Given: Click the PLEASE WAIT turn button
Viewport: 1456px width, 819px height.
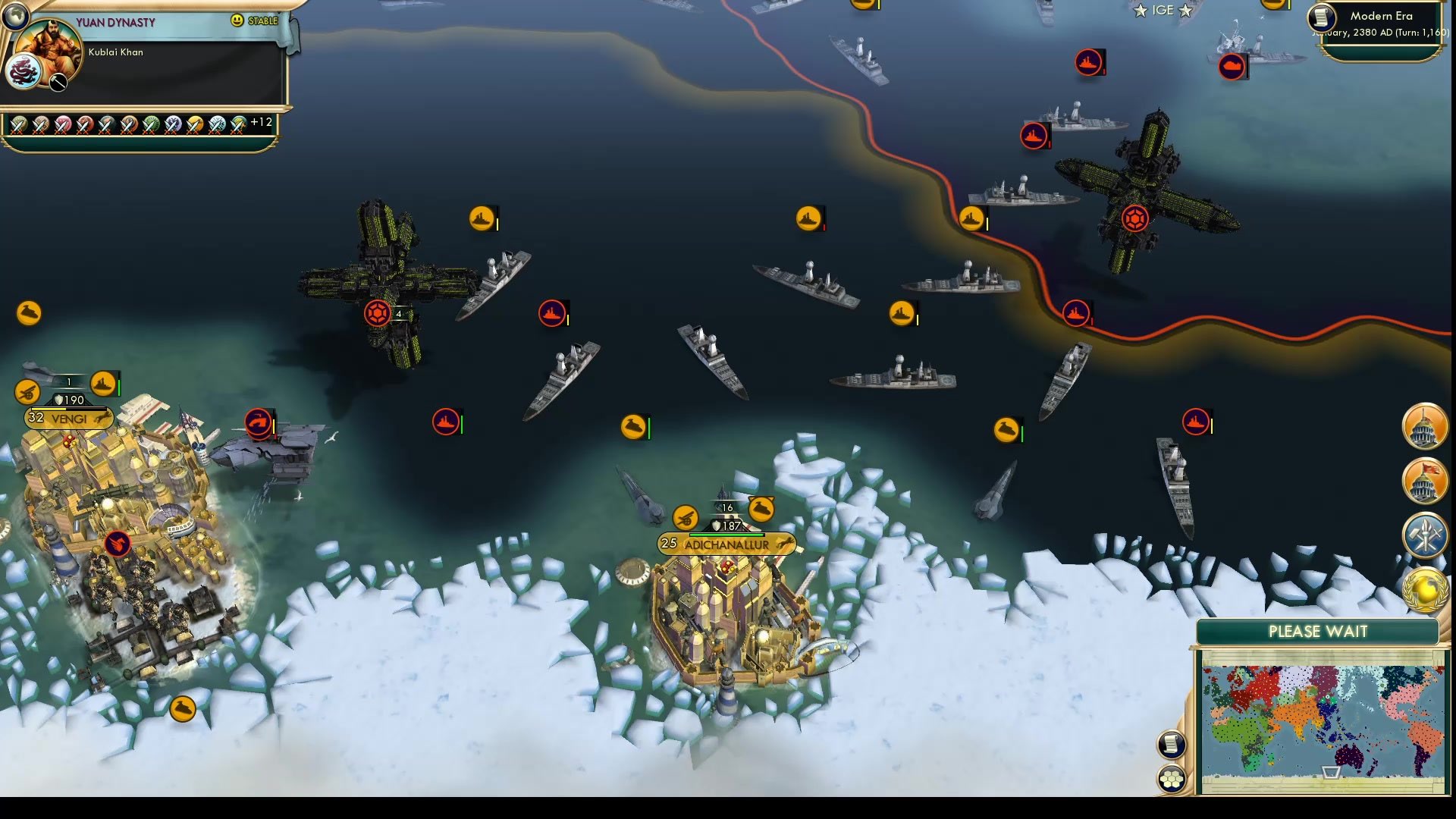Looking at the screenshot, I should coord(1317,632).
